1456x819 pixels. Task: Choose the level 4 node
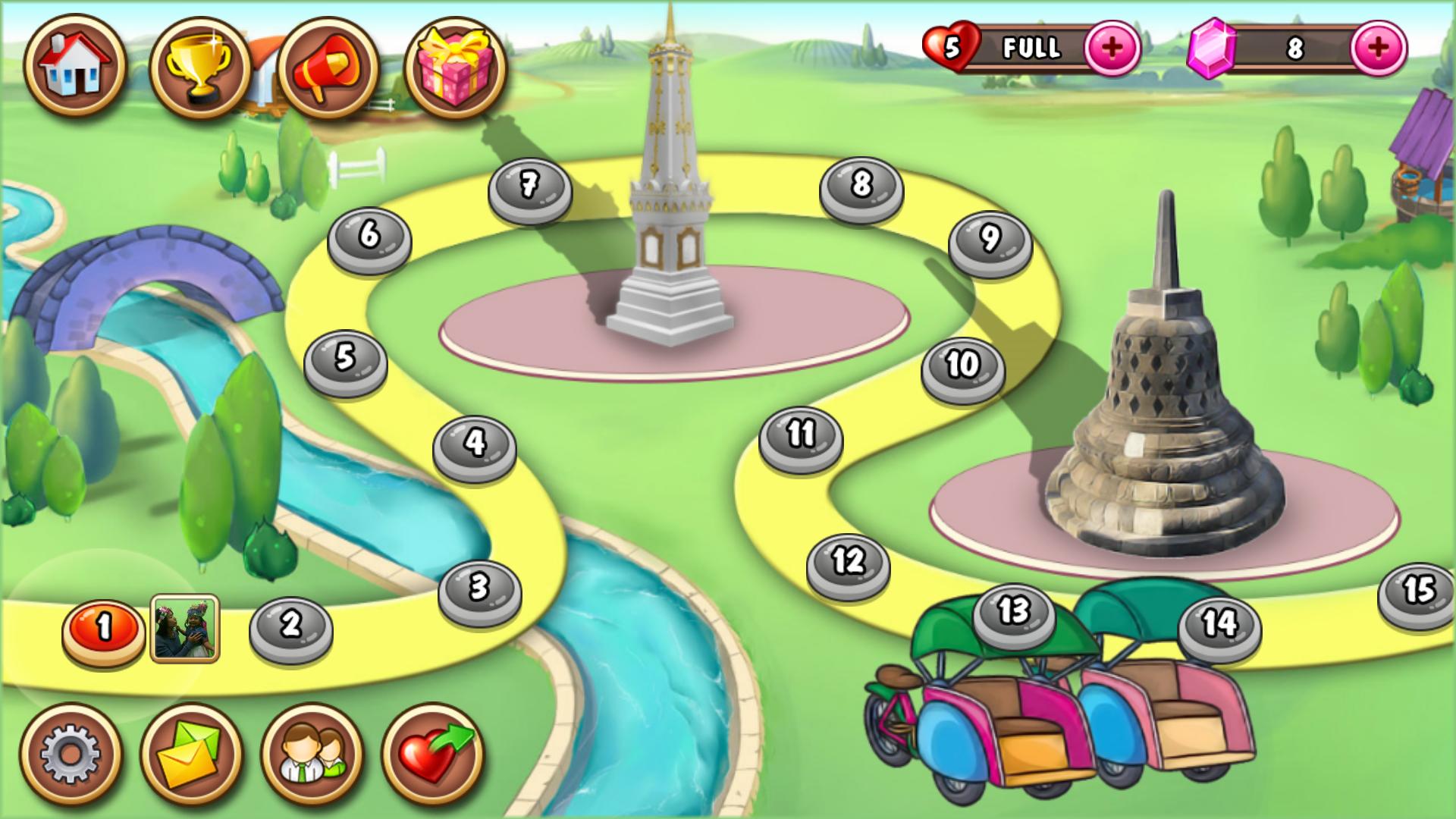[475, 444]
